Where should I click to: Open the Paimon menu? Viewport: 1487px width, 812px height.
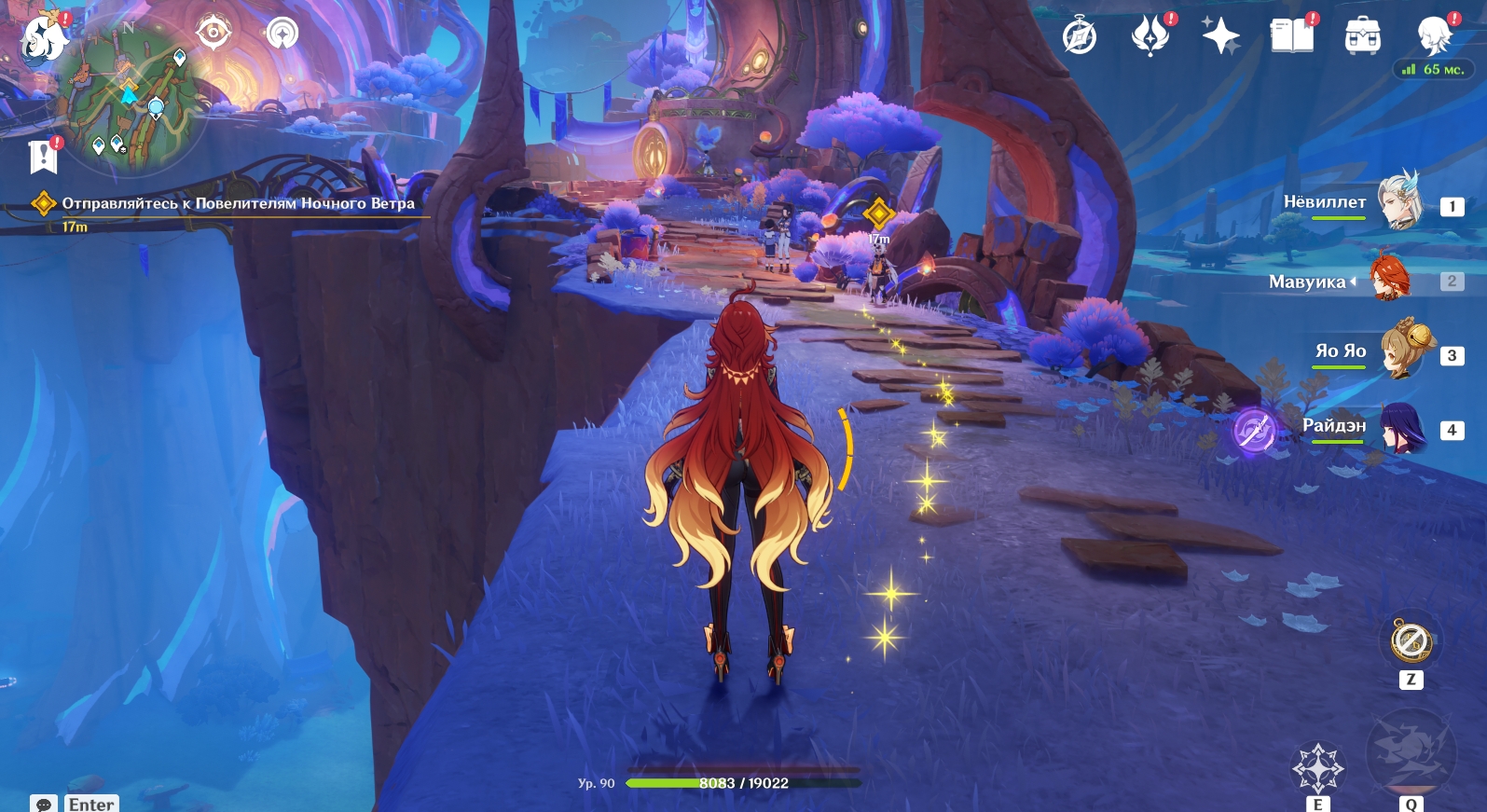[44, 39]
